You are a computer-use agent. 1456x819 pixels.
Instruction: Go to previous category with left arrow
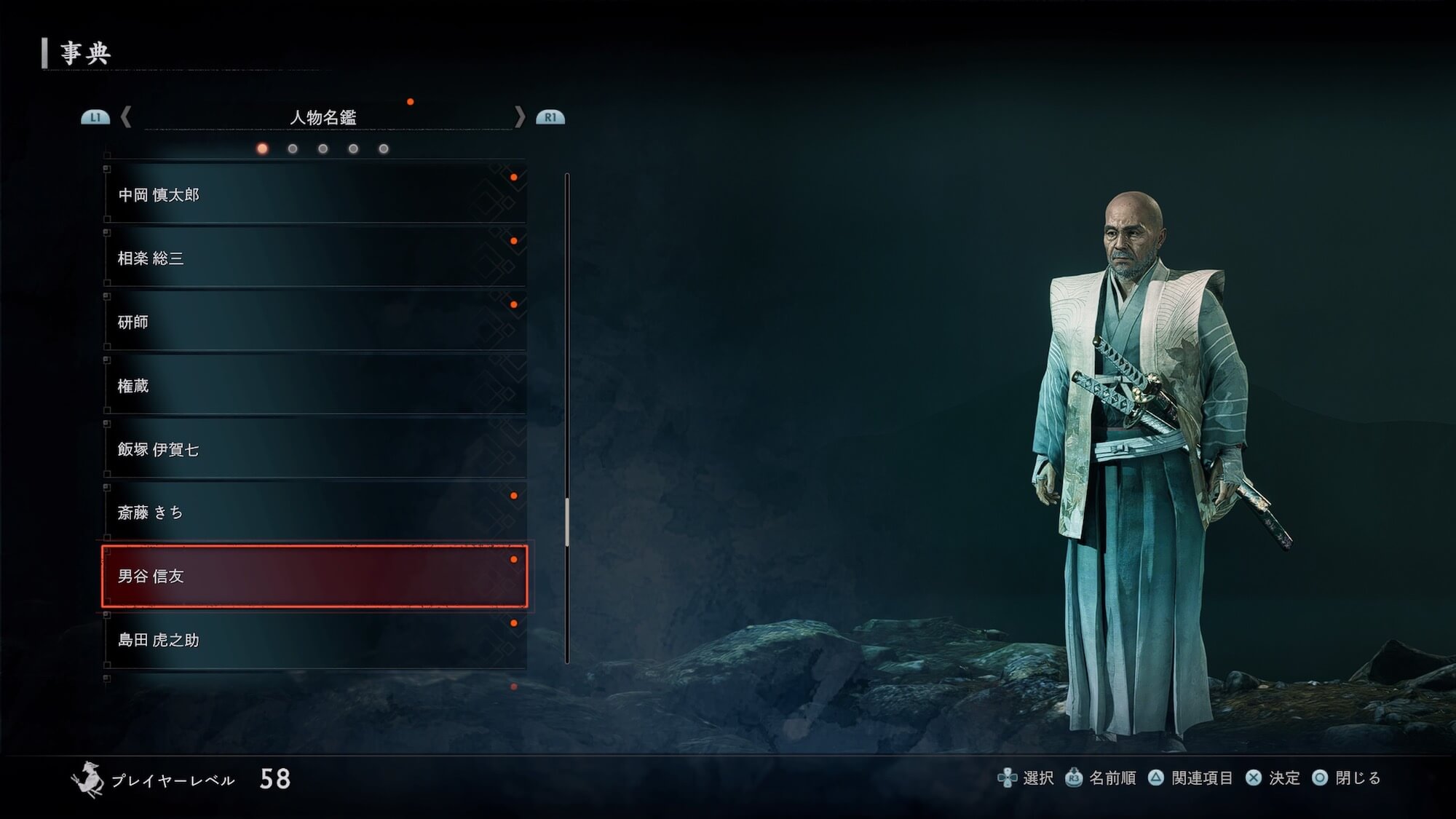pyautogui.click(x=126, y=116)
